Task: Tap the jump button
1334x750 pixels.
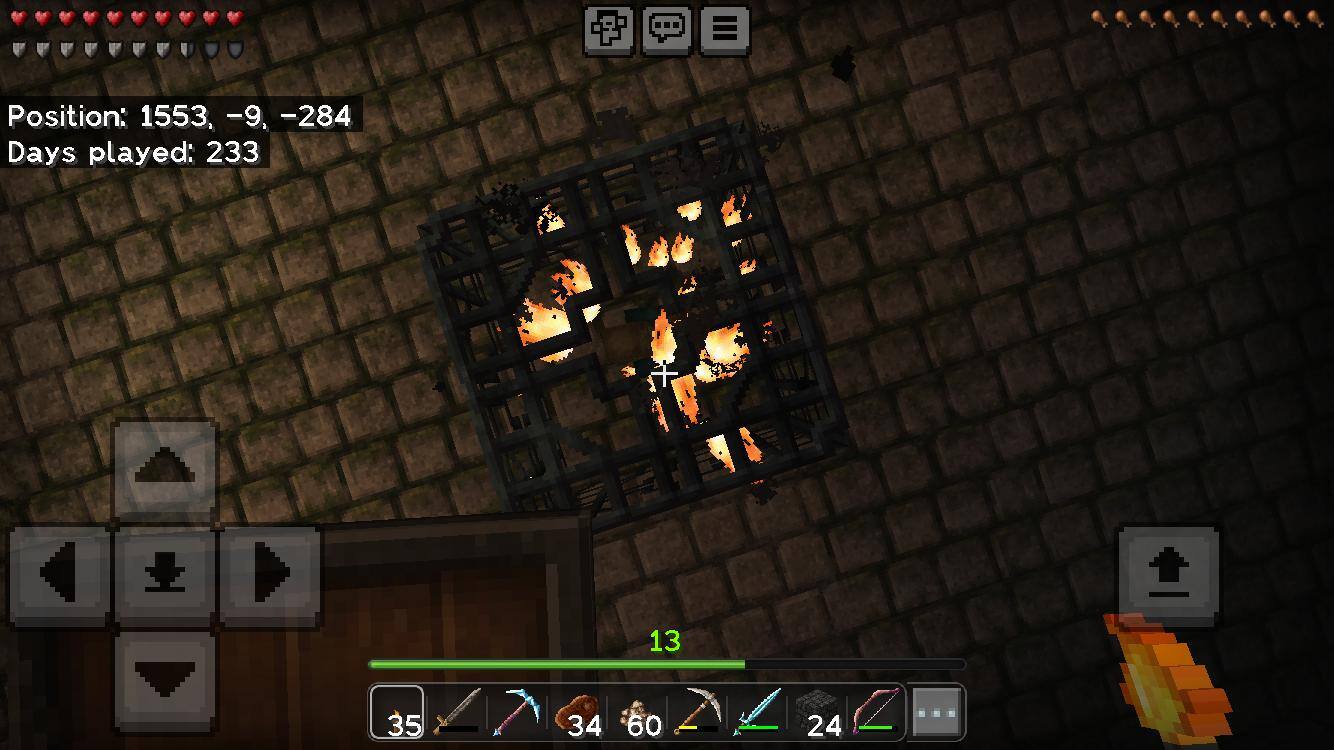Action: coord(1168,574)
